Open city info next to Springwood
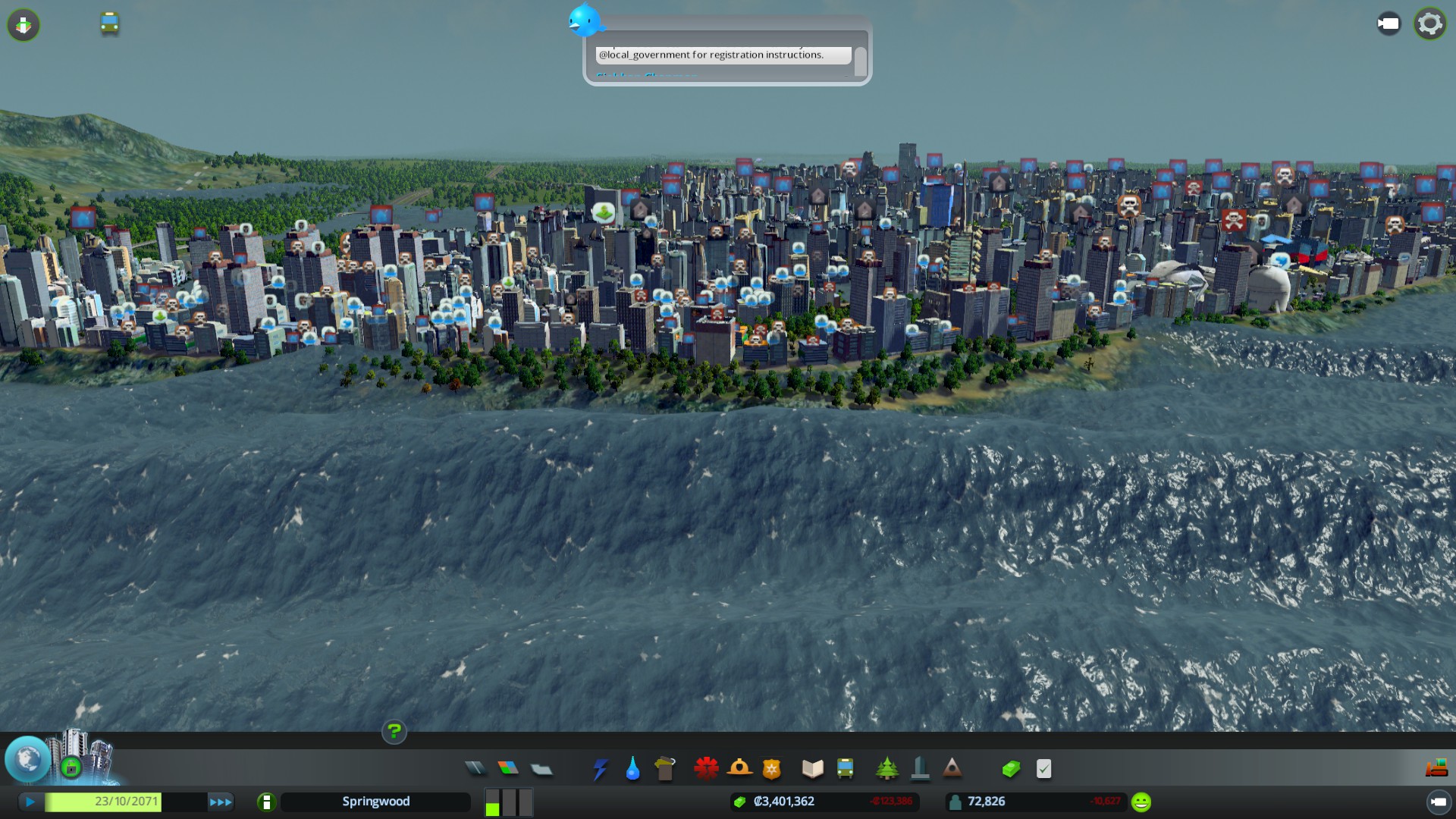 pos(266,802)
